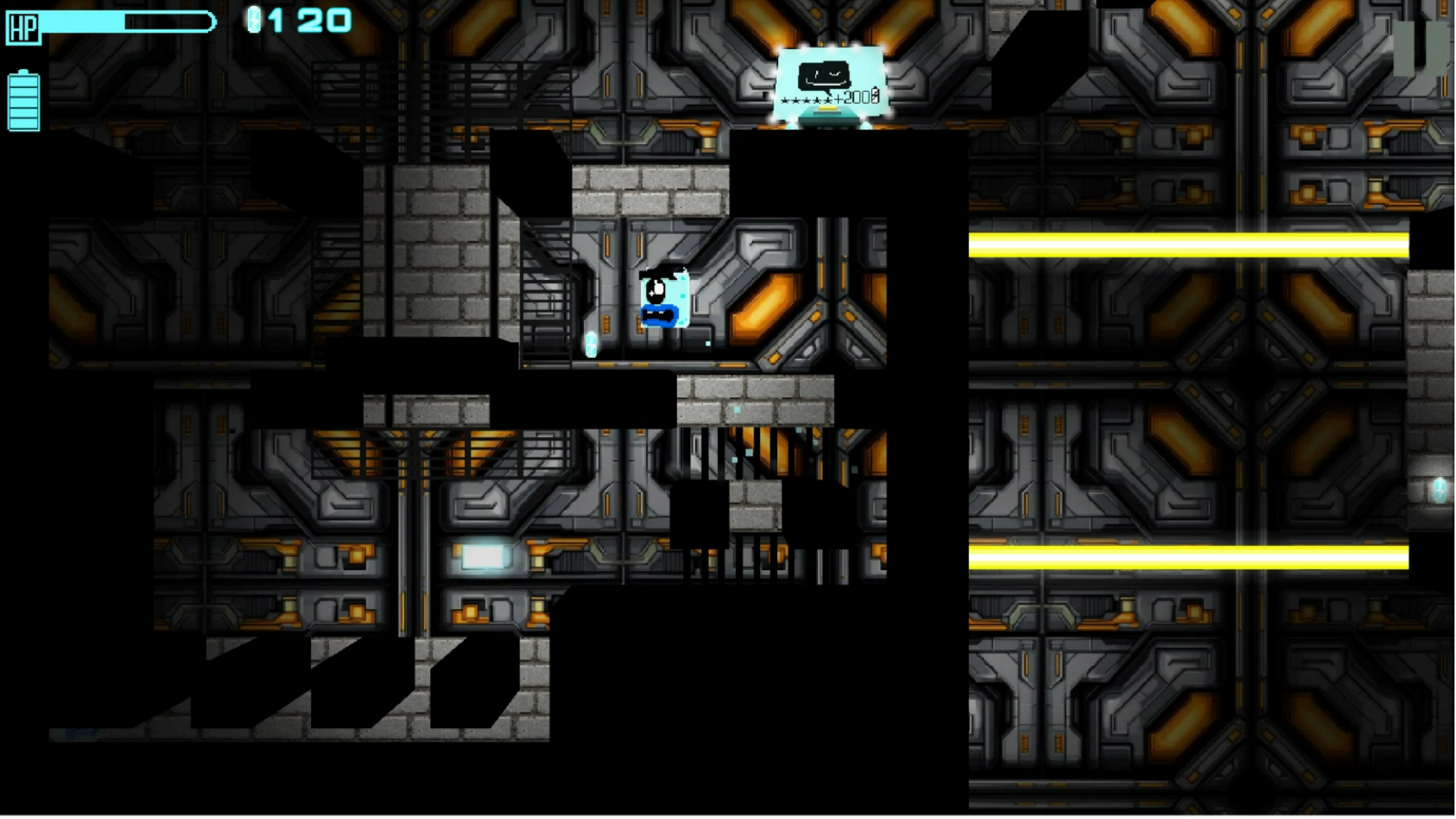Select the +200 reward text on the billboard
The height and width of the screenshot is (819, 1456).
(x=852, y=98)
